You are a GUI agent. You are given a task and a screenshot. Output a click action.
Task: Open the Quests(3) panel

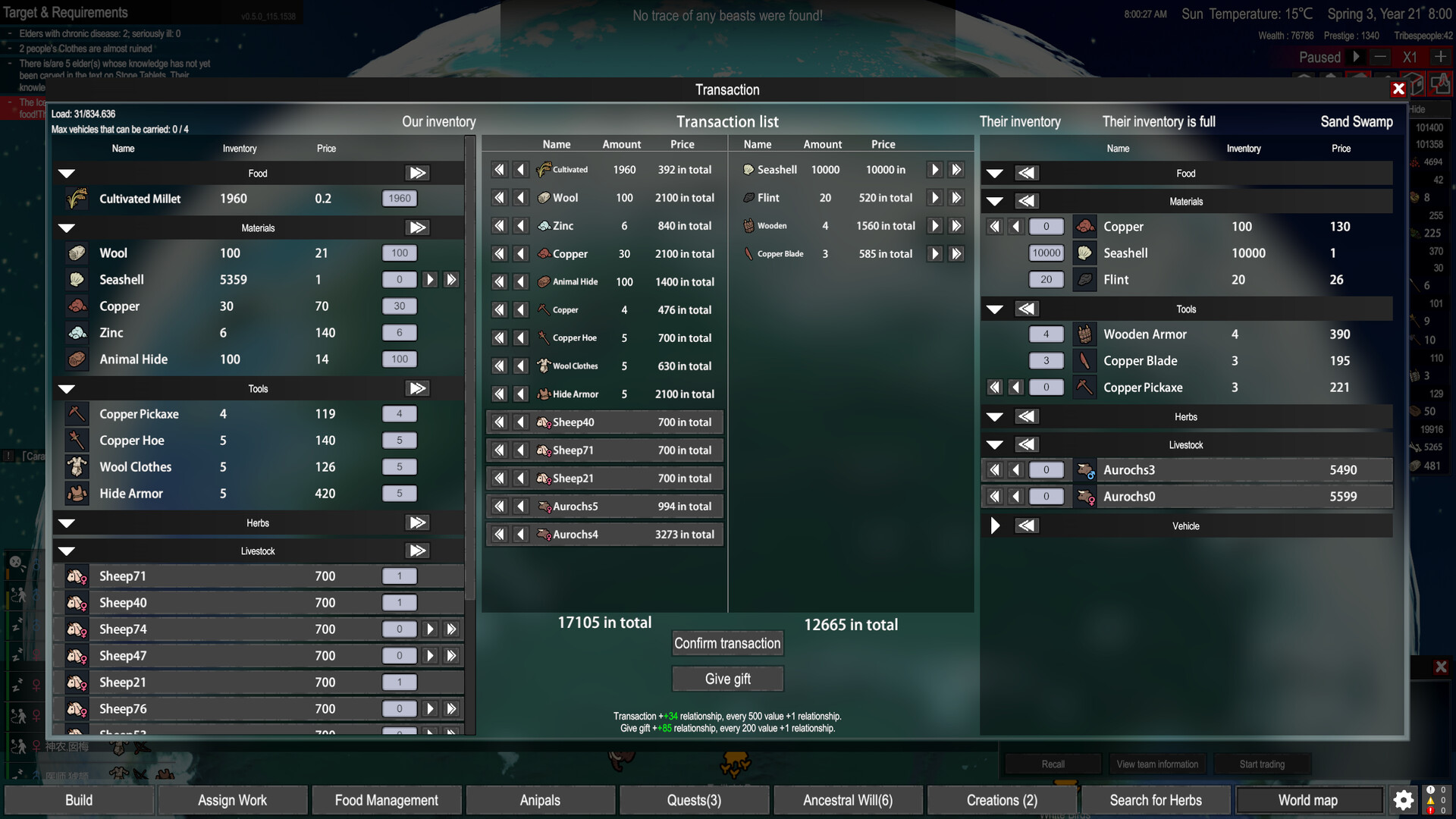(x=693, y=800)
